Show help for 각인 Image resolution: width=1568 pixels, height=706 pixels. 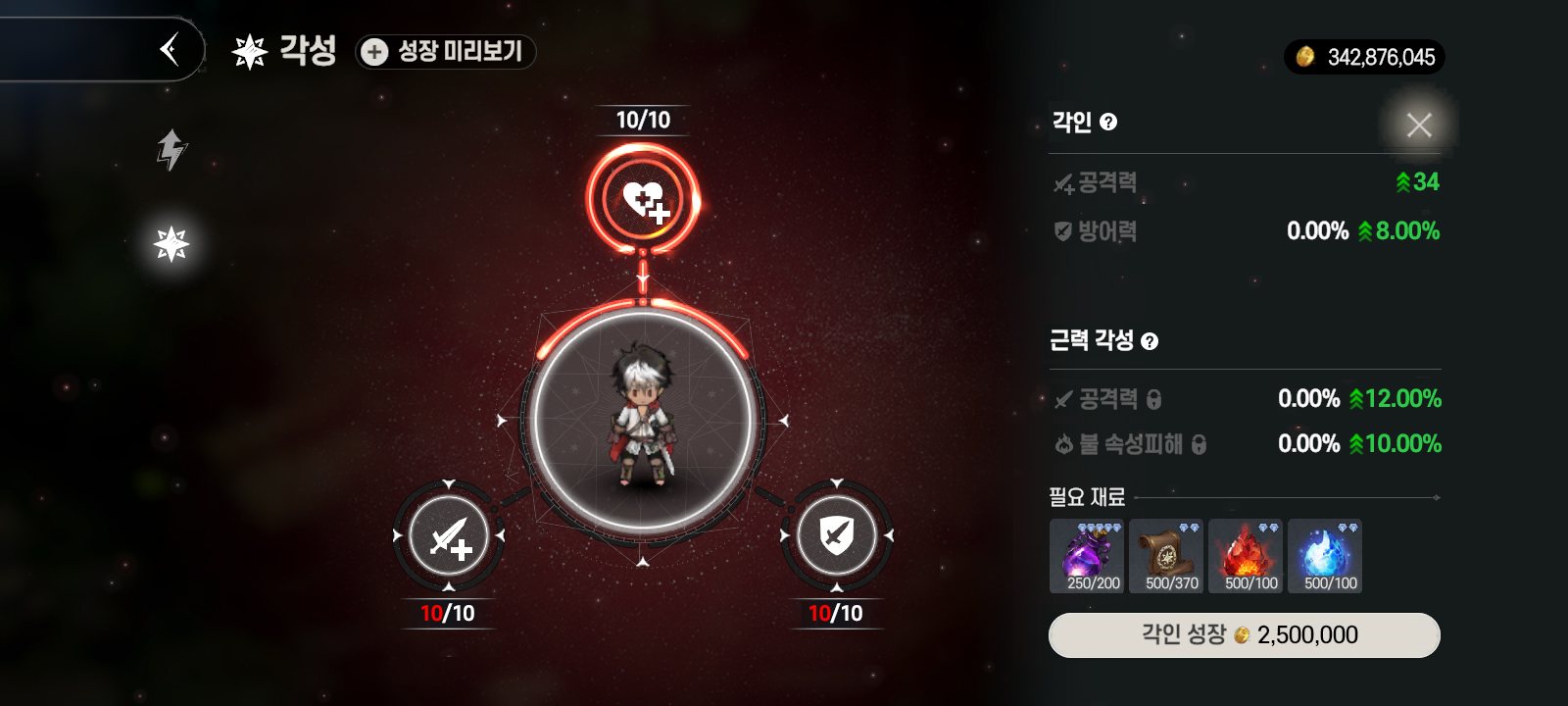pos(1108,123)
